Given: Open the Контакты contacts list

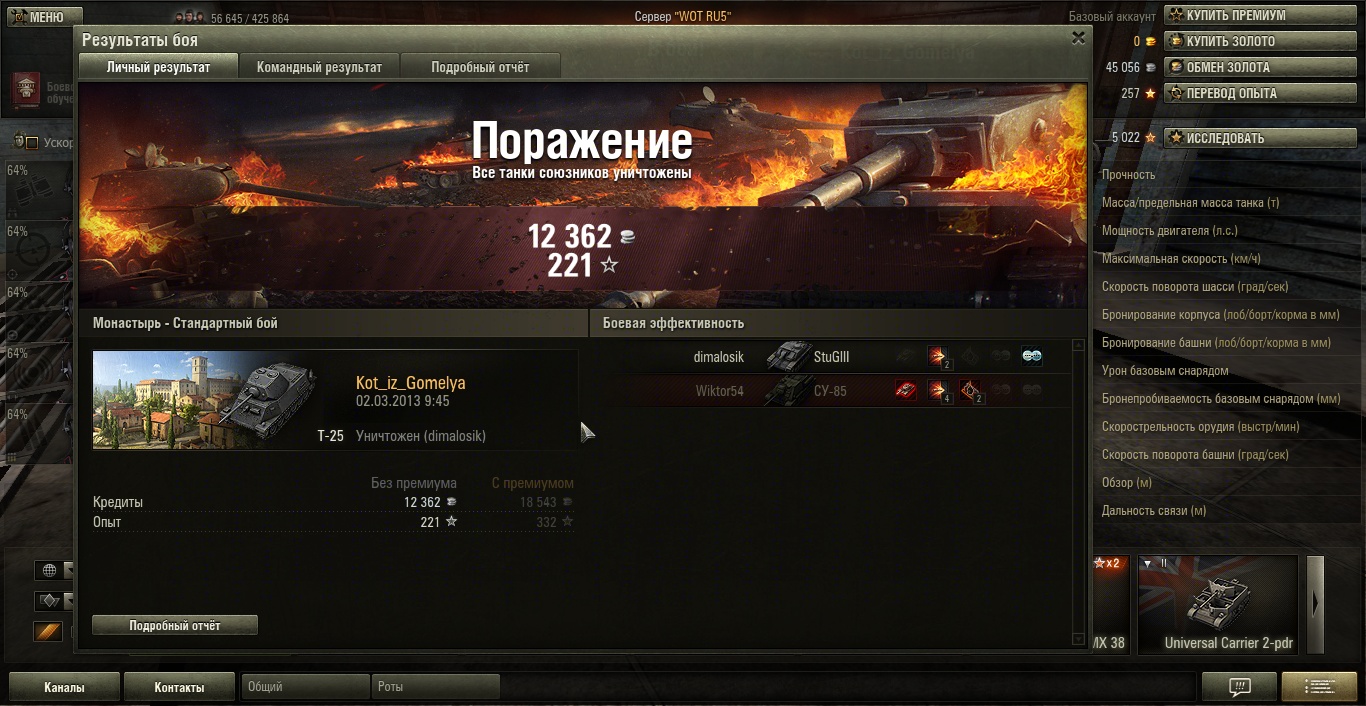Looking at the screenshot, I should coord(179,688).
